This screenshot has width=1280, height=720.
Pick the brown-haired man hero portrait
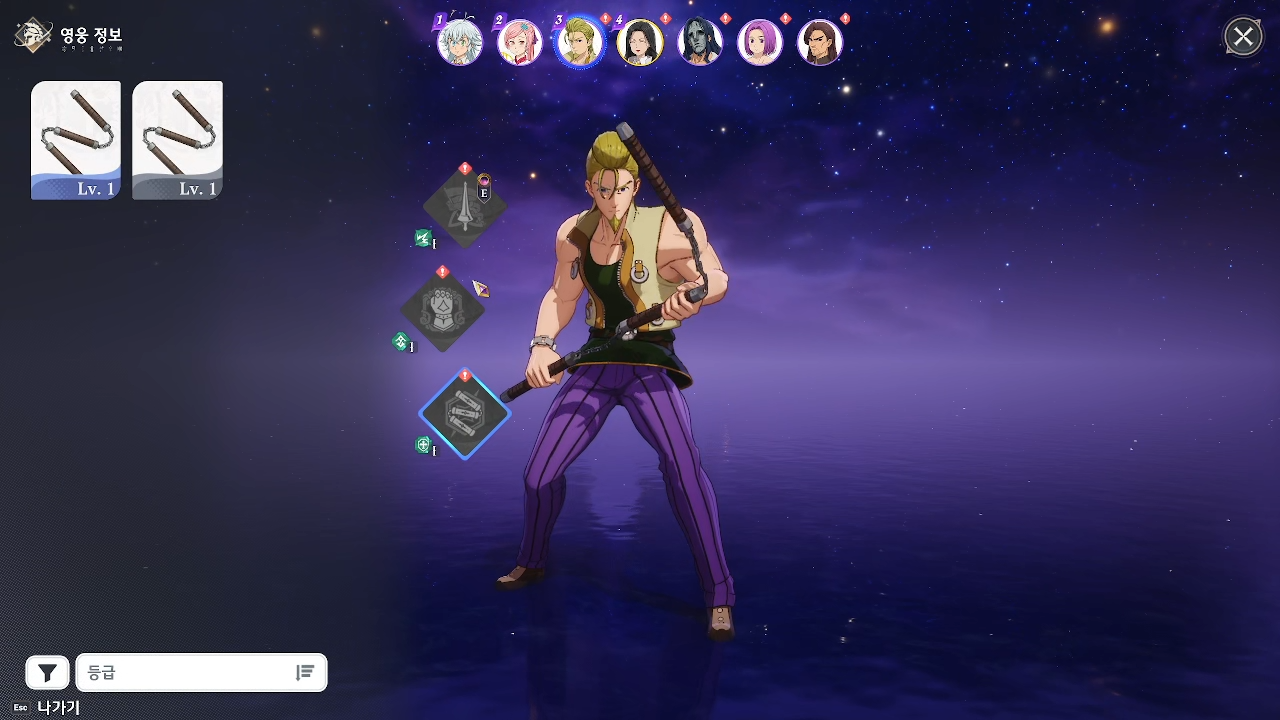point(820,43)
